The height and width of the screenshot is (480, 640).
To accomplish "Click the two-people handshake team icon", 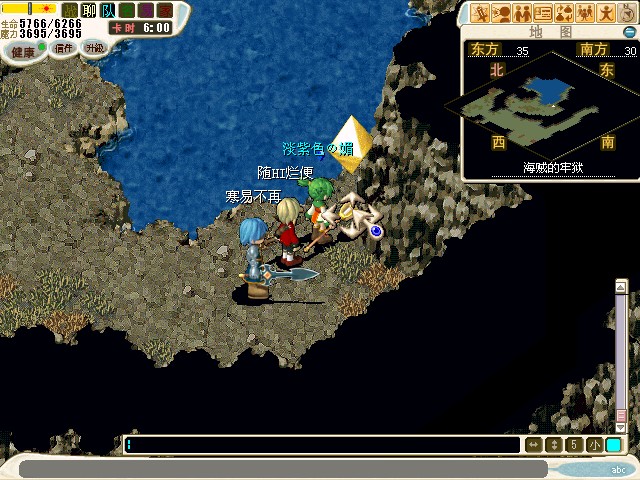I will click(x=522, y=13).
